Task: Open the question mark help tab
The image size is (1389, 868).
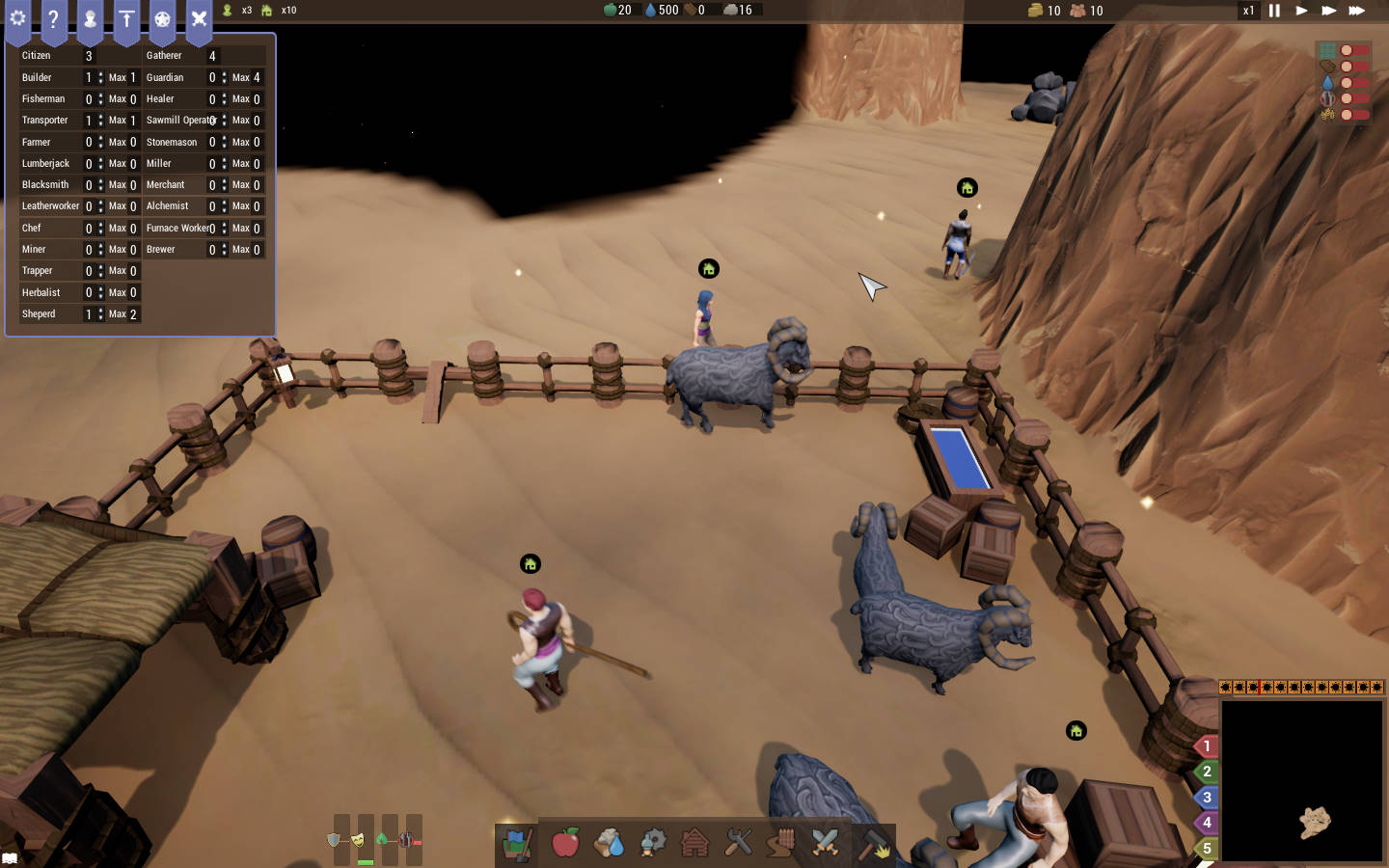Action: [53, 19]
